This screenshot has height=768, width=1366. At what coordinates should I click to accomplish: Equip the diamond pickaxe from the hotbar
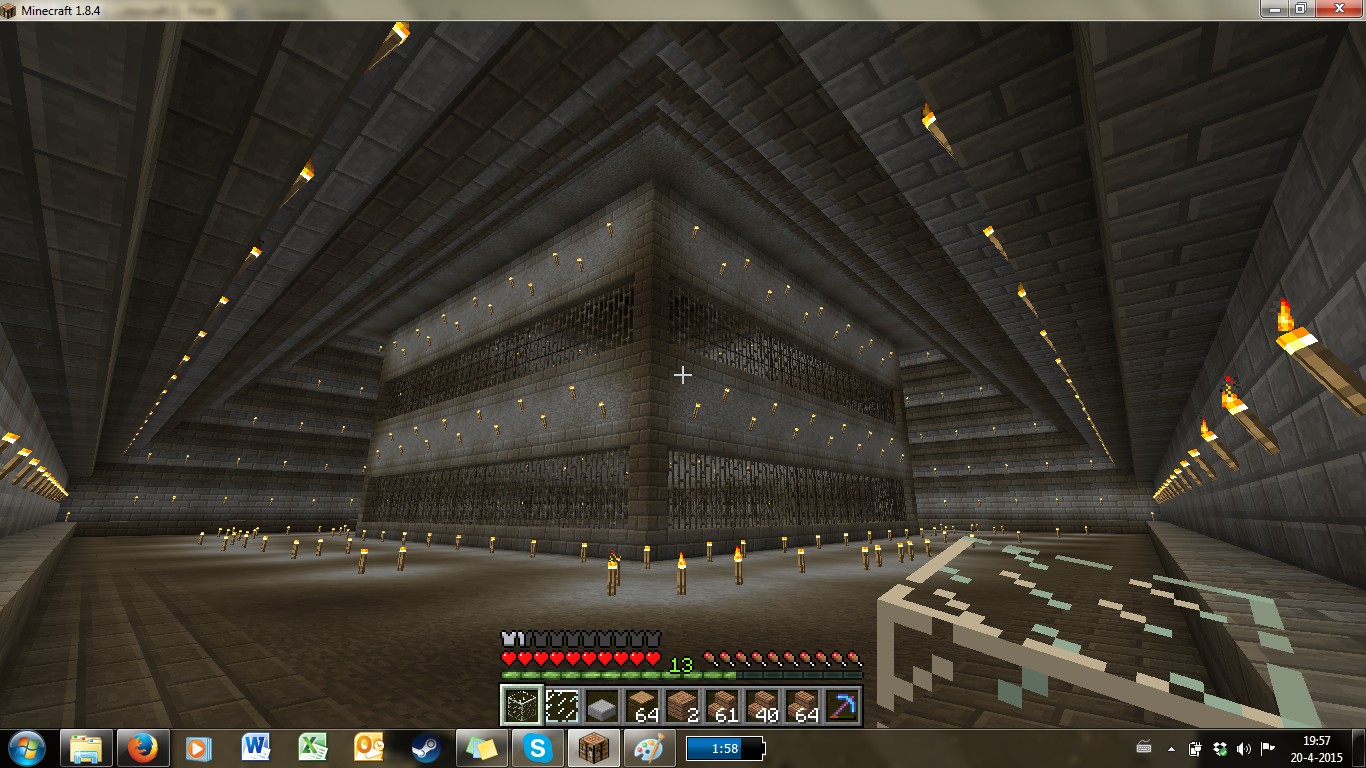click(841, 707)
